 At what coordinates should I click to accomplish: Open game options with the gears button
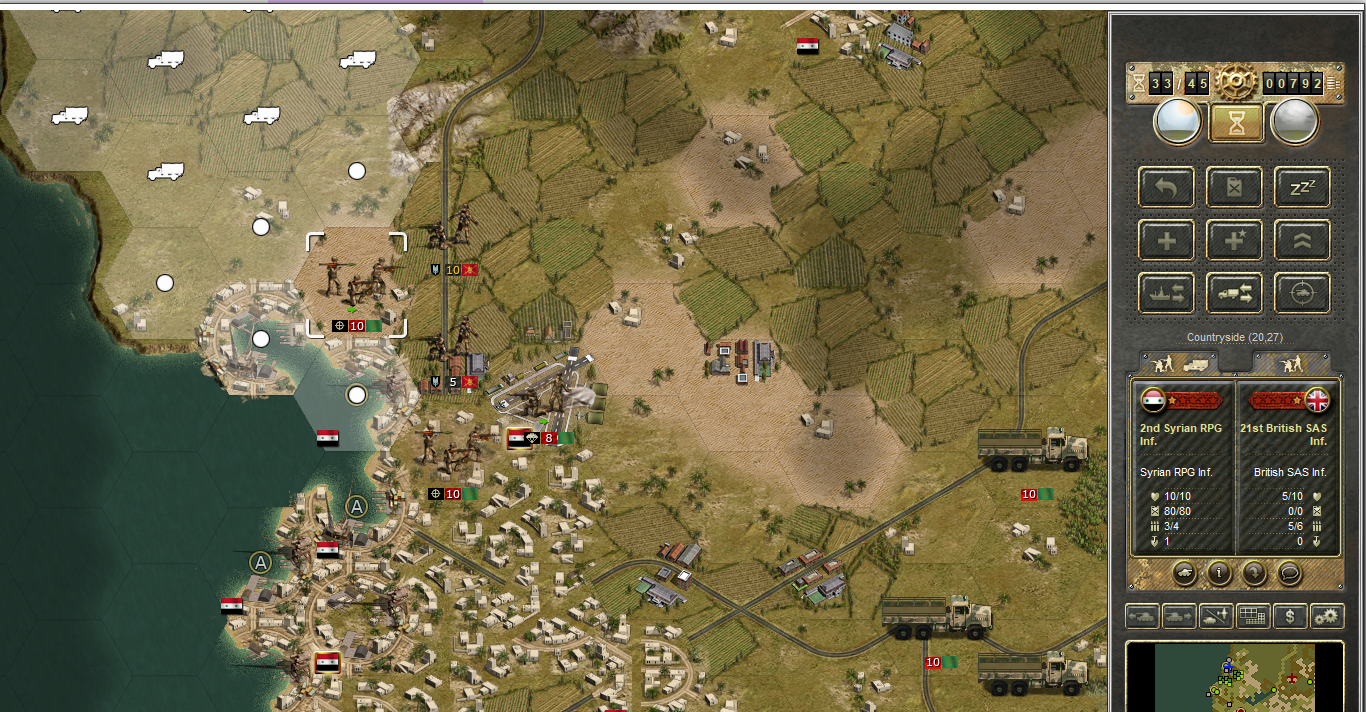1326,616
